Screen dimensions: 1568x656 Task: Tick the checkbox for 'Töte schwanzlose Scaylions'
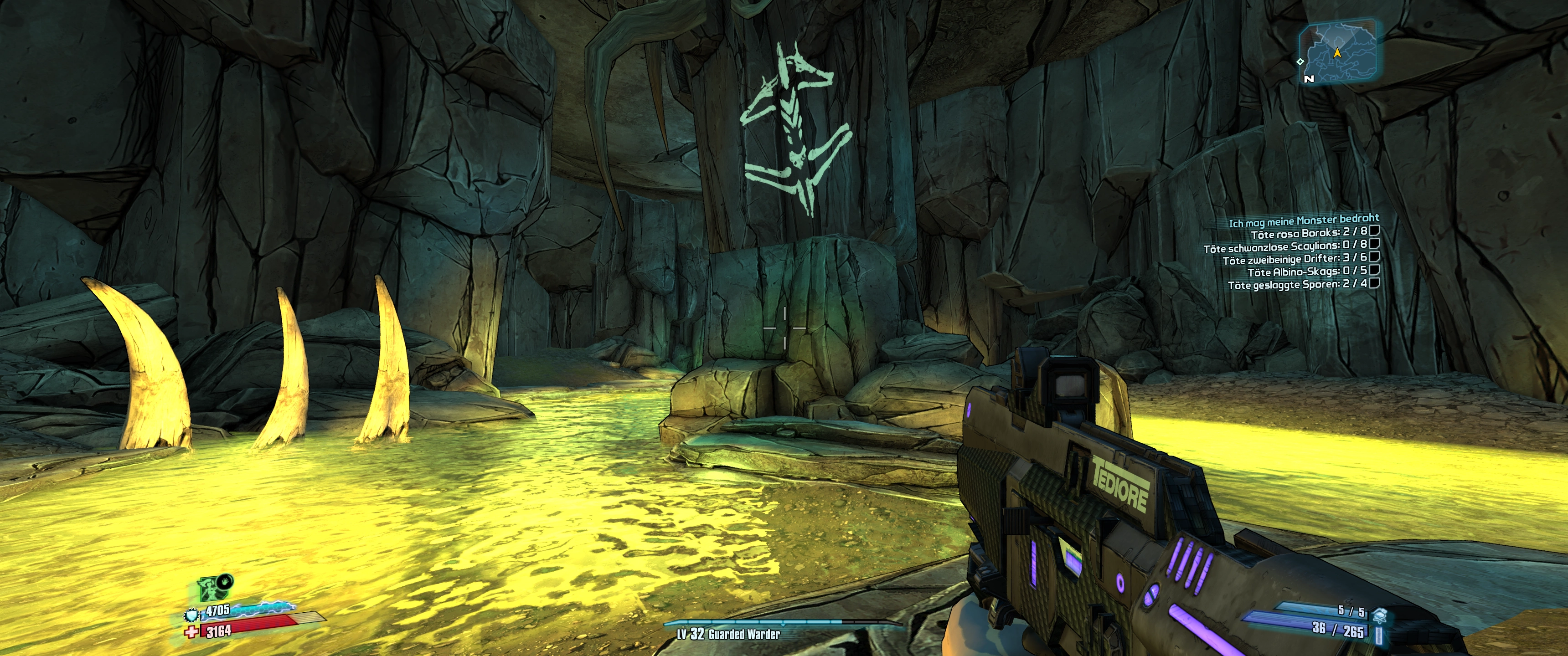point(1374,243)
